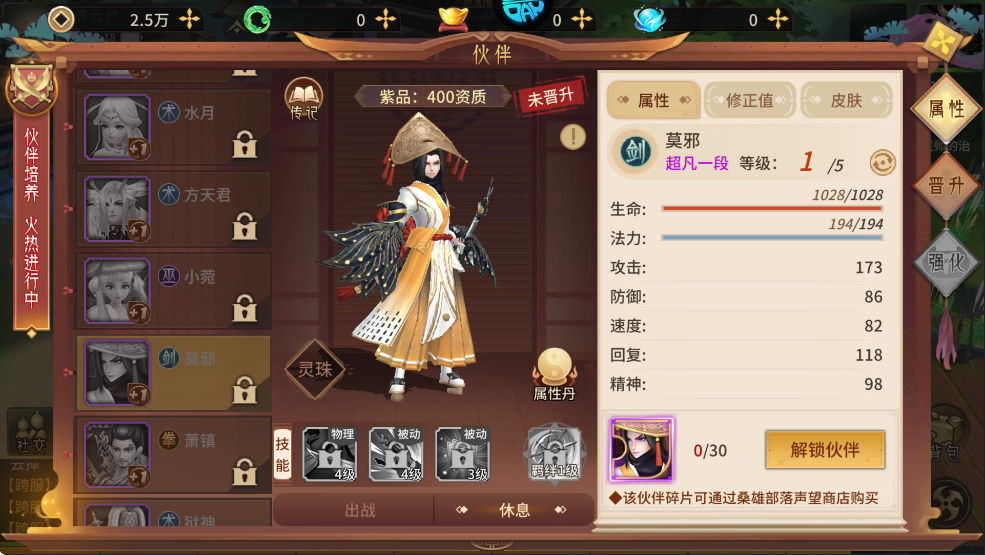Switch to the 修正值 tab
The height and width of the screenshot is (555, 985).
[750, 100]
